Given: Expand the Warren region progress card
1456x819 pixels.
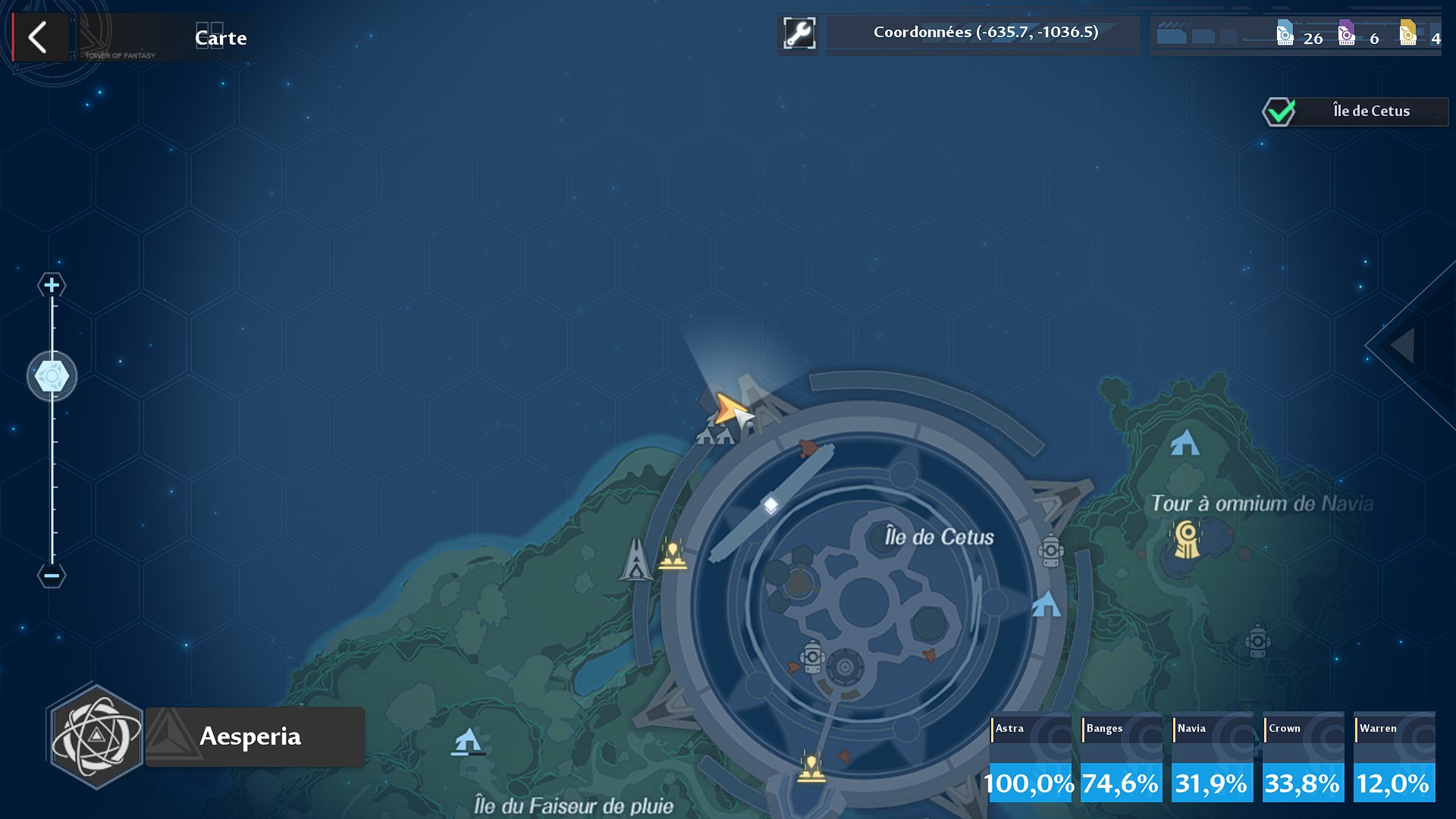Looking at the screenshot, I should (x=1393, y=756).
